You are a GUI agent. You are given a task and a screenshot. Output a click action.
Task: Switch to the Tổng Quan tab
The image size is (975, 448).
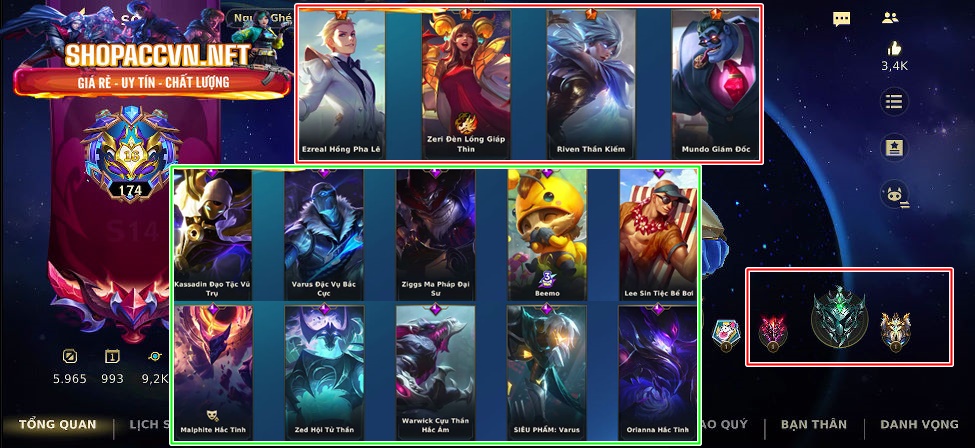tap(57, 424)
